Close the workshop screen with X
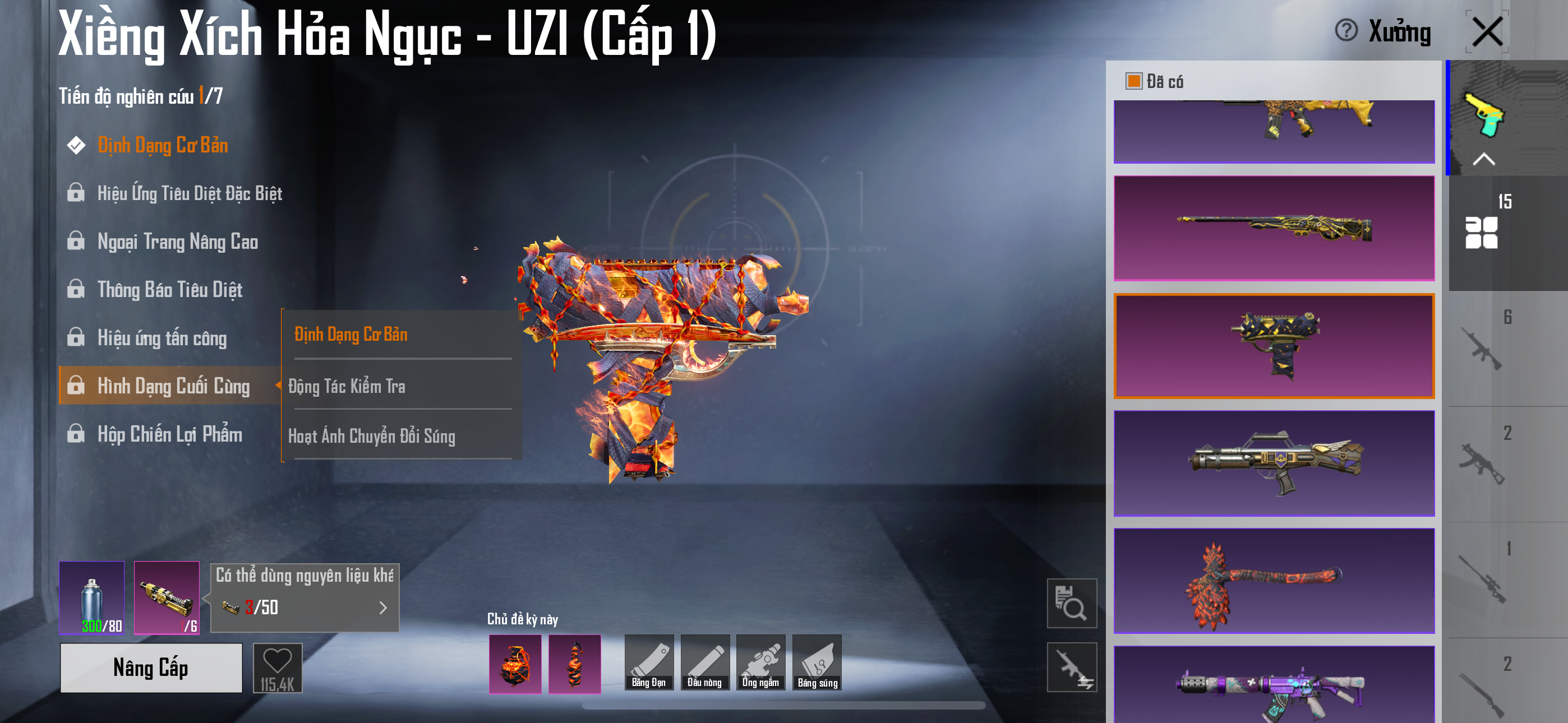The width and height of the screenshot is (1568, 723). pyautogui.click(x=1487, y=31)
